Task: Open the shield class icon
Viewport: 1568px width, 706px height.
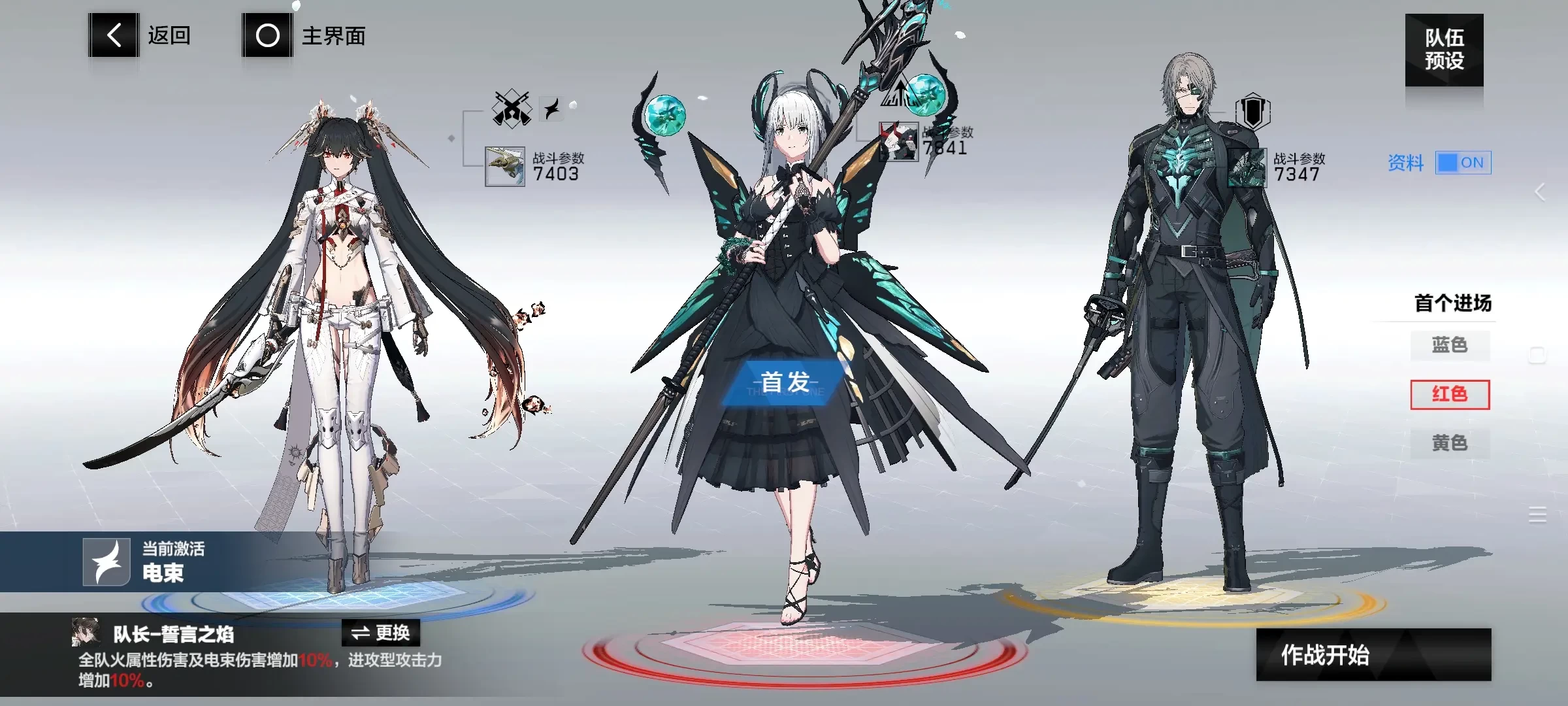Action: coord(1252,112)
